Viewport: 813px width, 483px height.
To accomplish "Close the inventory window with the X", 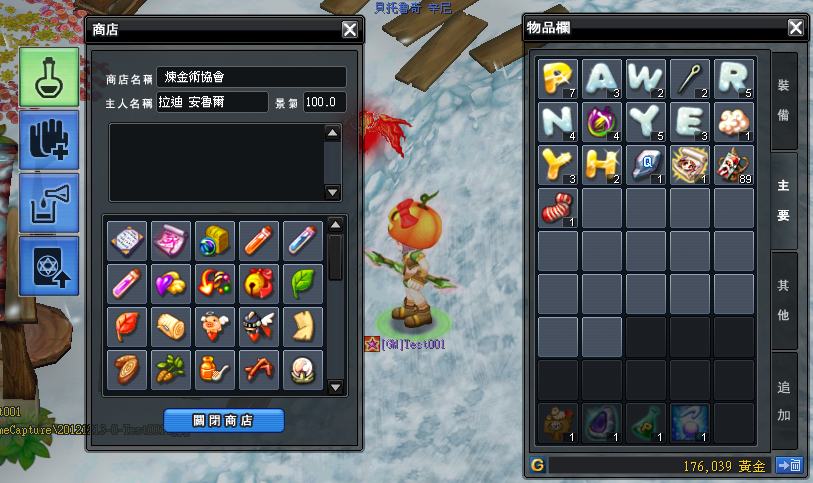I will click(x=795, y=28).
